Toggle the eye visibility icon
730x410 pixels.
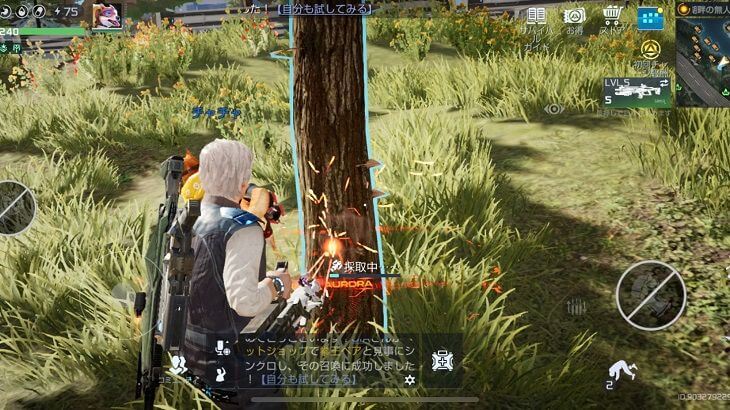click(x=553, y=109)
